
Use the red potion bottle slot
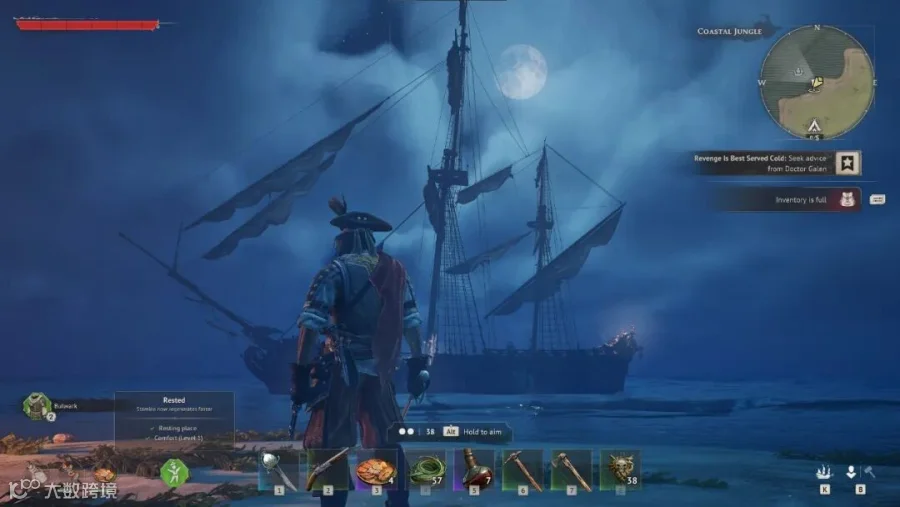tap(474, 468)
